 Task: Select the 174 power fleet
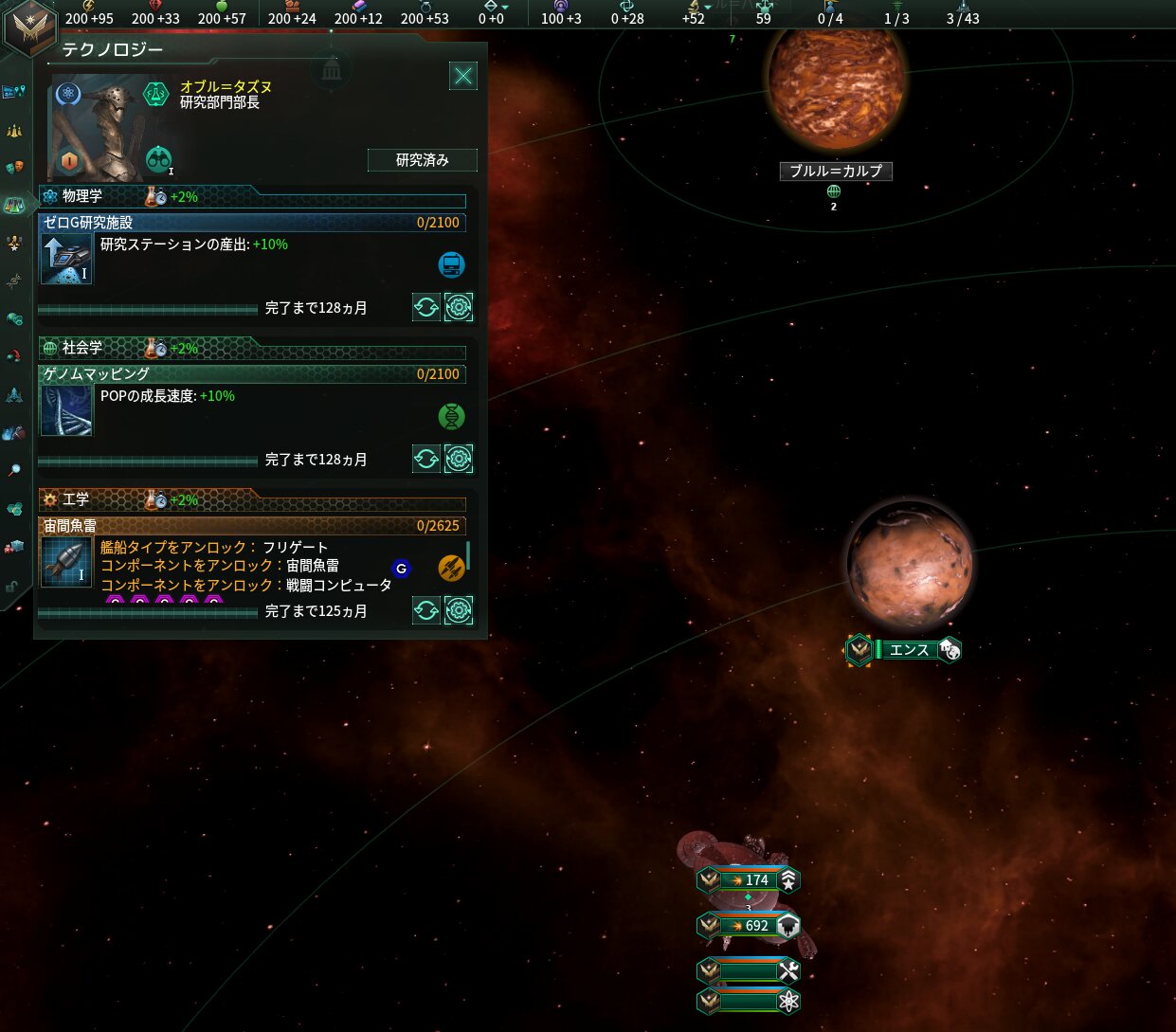749,880
